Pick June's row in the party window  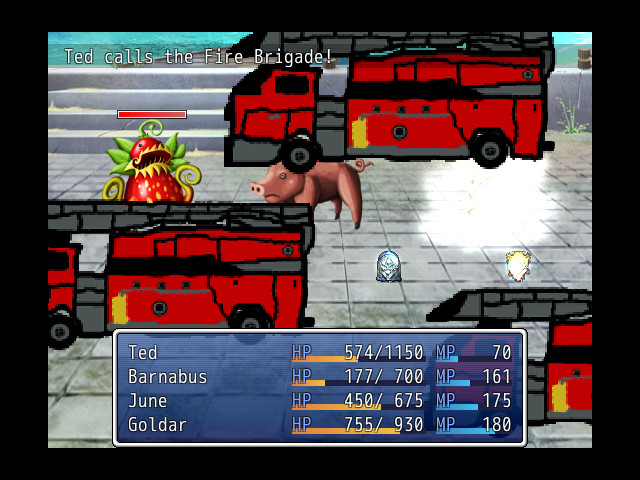coord(319,401)
